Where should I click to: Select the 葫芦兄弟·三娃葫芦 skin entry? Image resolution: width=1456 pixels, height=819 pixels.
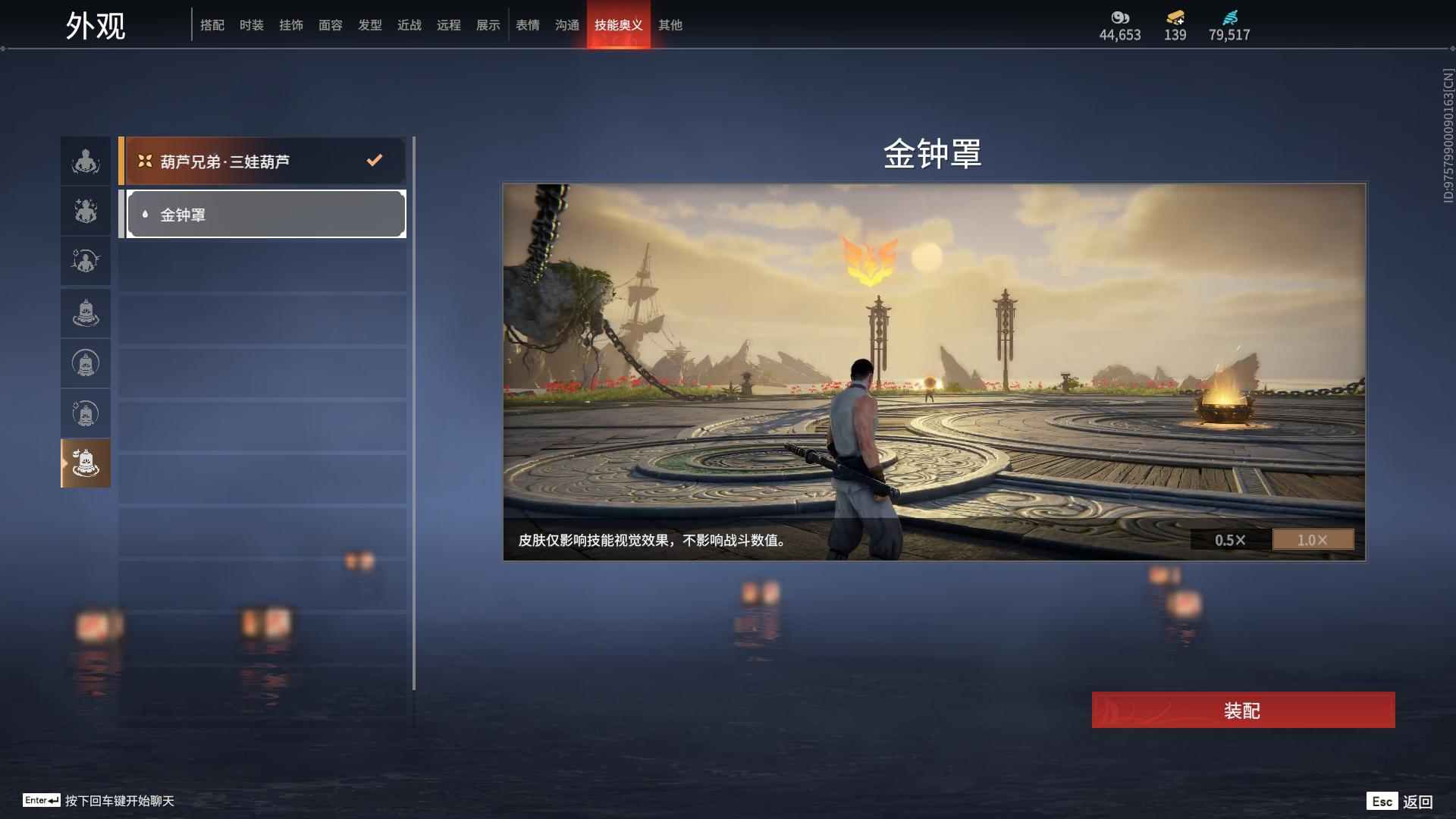point(263,160)
